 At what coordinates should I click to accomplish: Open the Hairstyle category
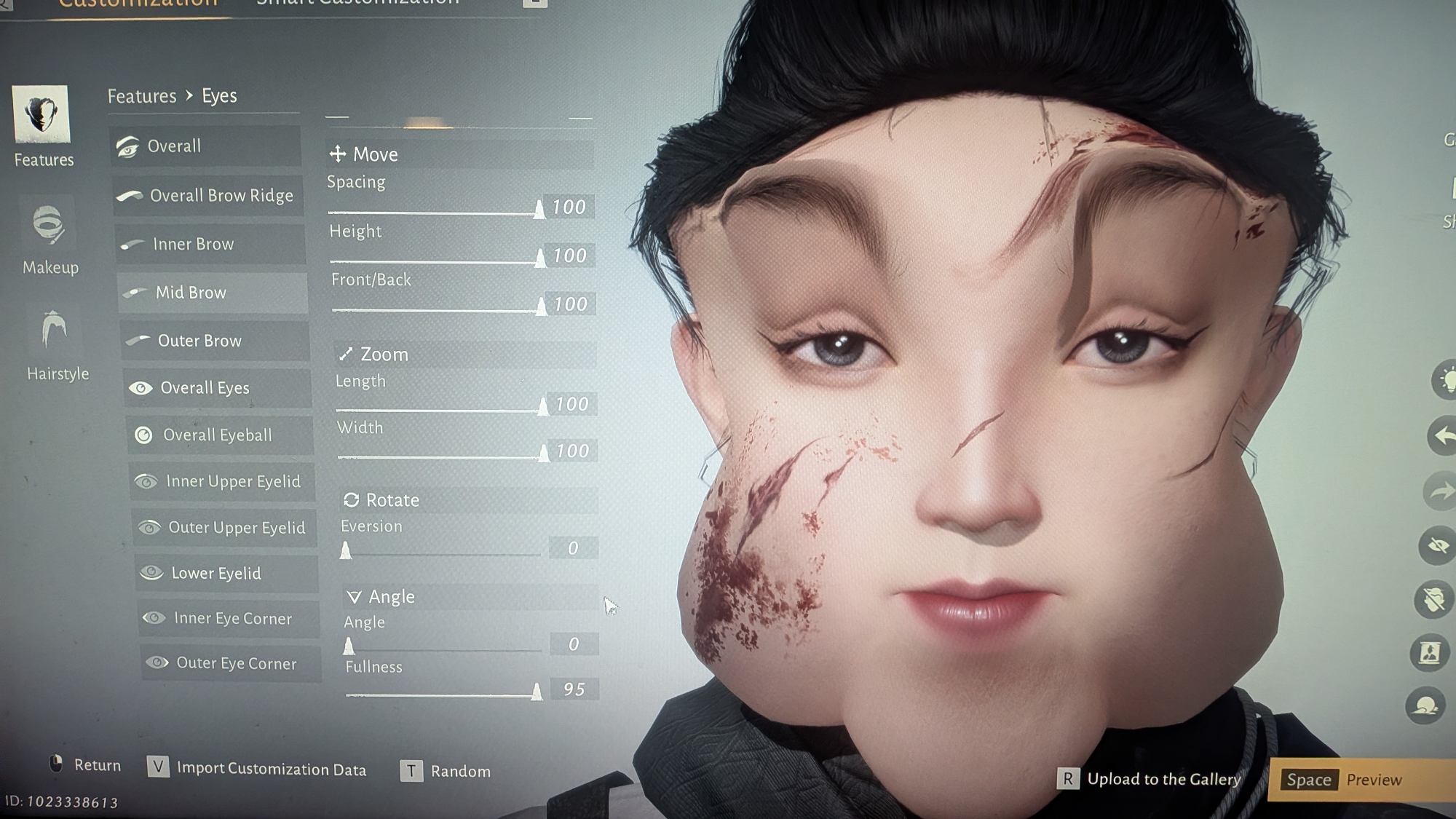coord(56,344)
